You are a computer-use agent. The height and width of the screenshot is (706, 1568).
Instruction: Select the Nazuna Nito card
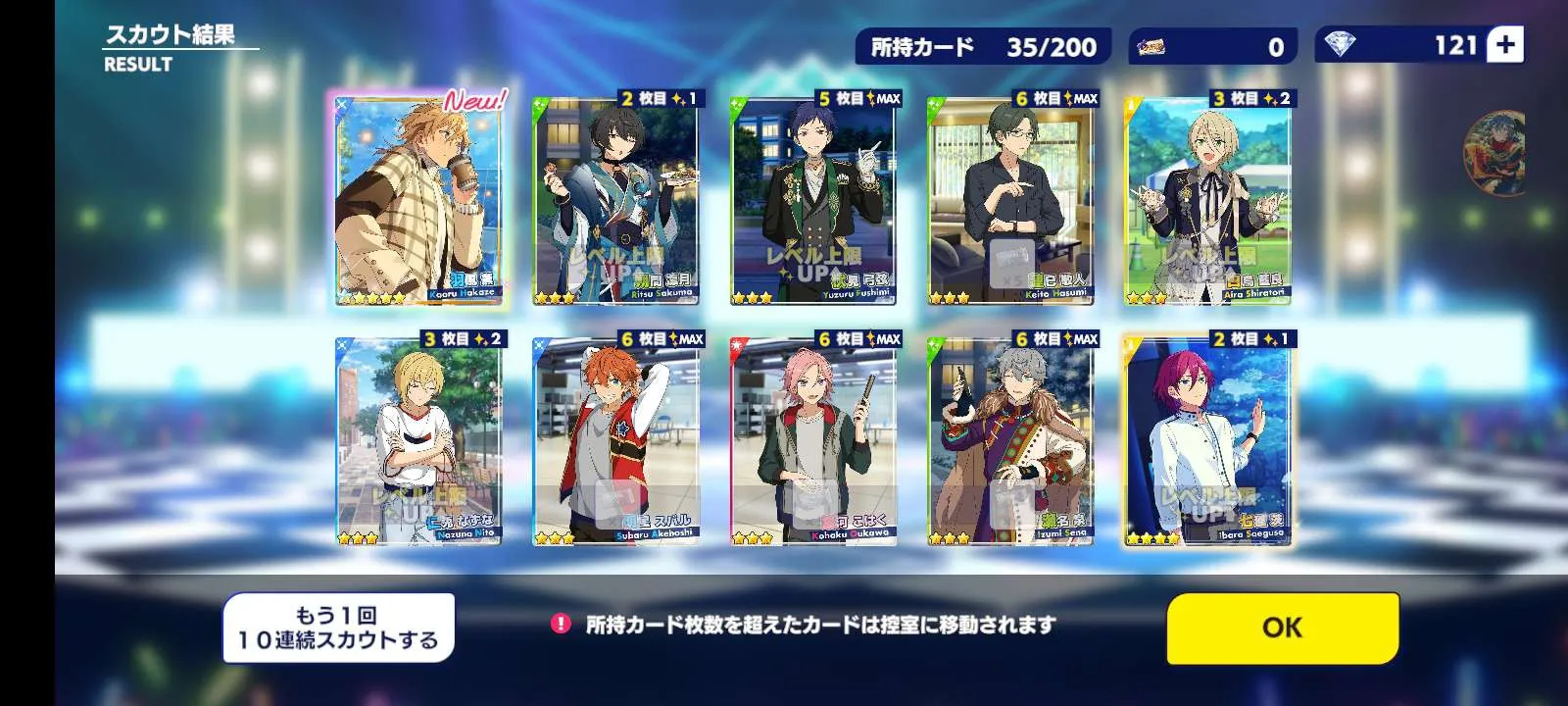click(x=418, y=439)
